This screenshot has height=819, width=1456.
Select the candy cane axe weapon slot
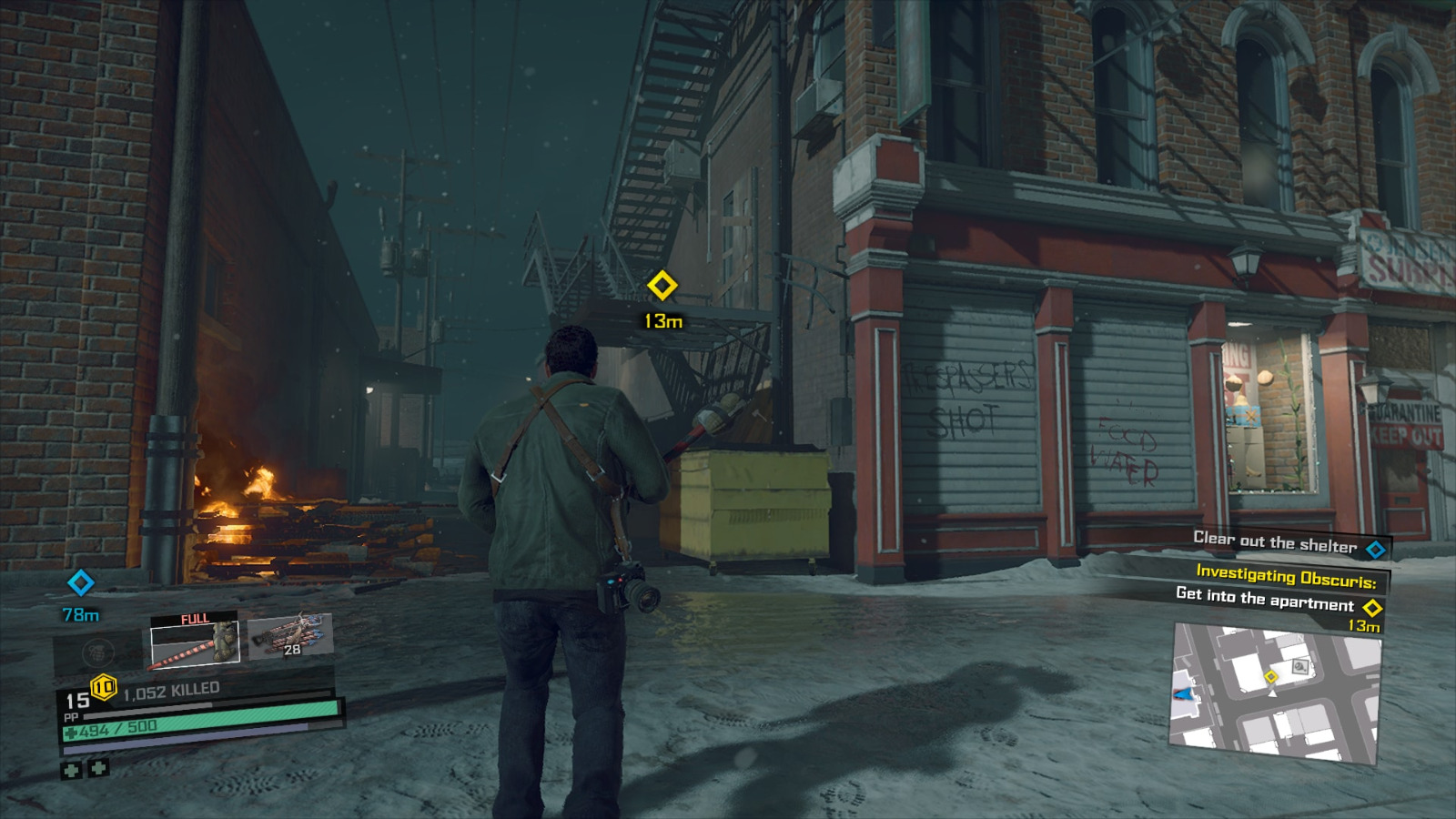(194, 643)
